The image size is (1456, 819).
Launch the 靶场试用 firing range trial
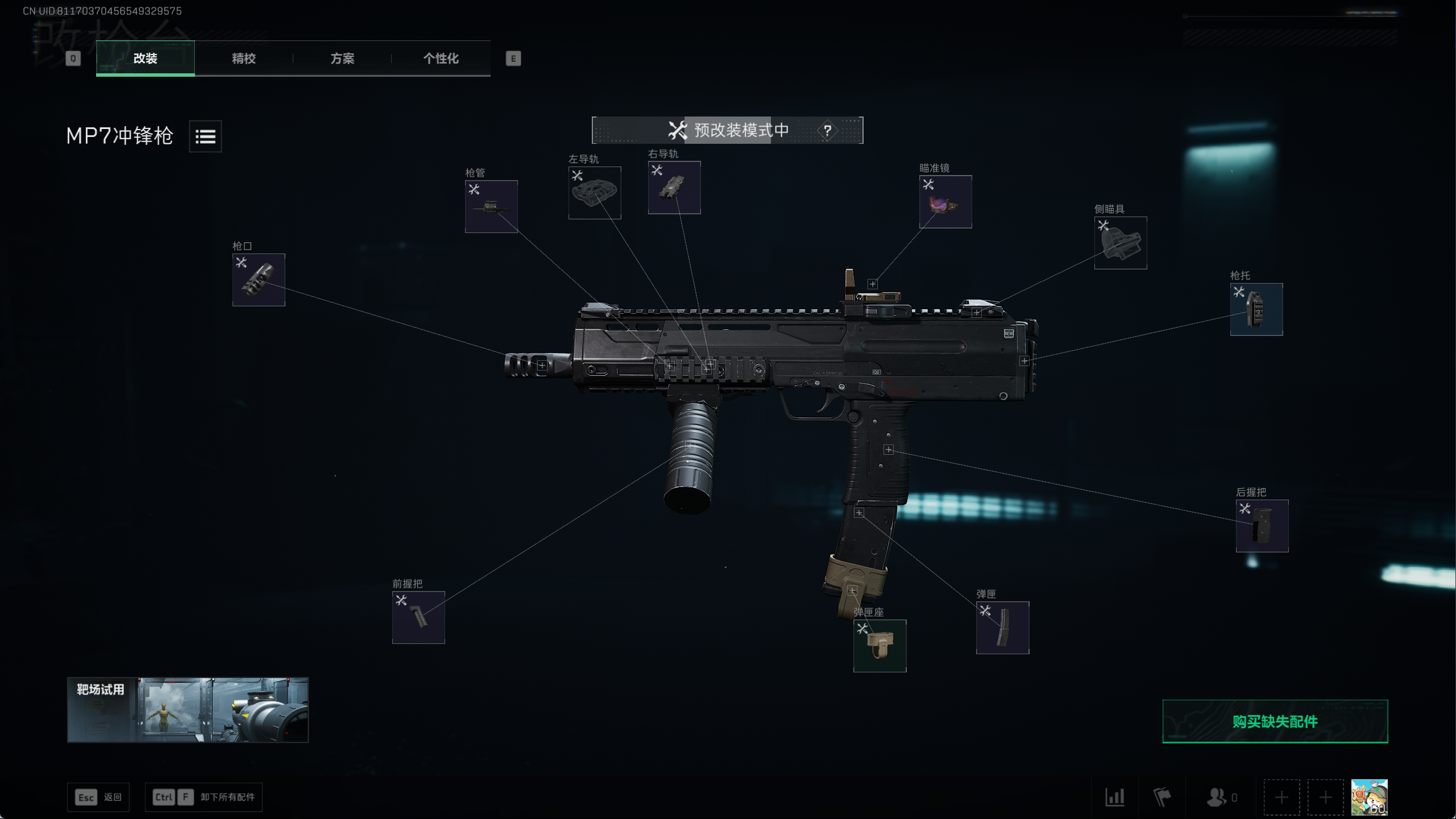click(188, 710)
